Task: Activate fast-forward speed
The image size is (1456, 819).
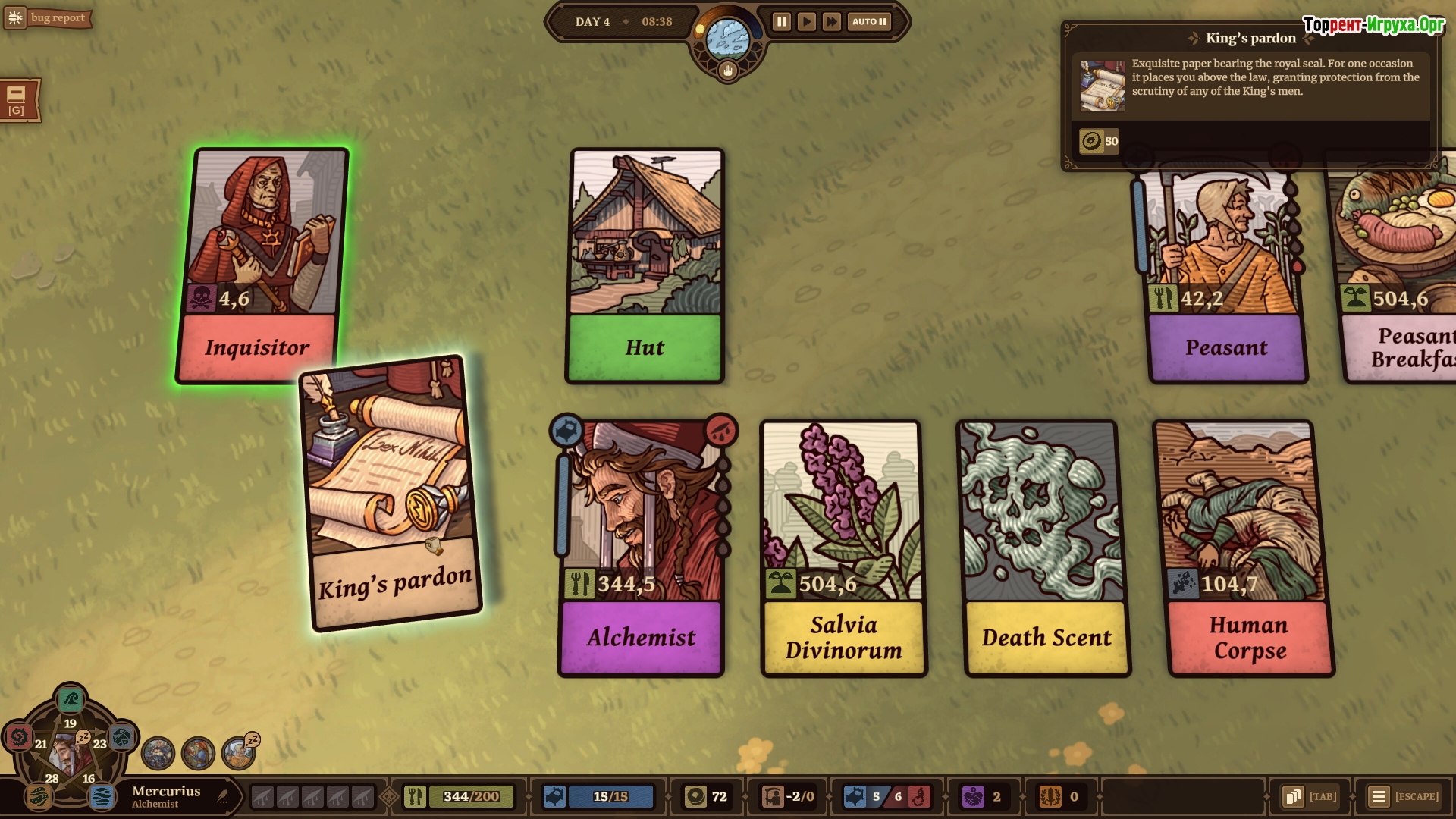Action: click(x=832, y=22)
